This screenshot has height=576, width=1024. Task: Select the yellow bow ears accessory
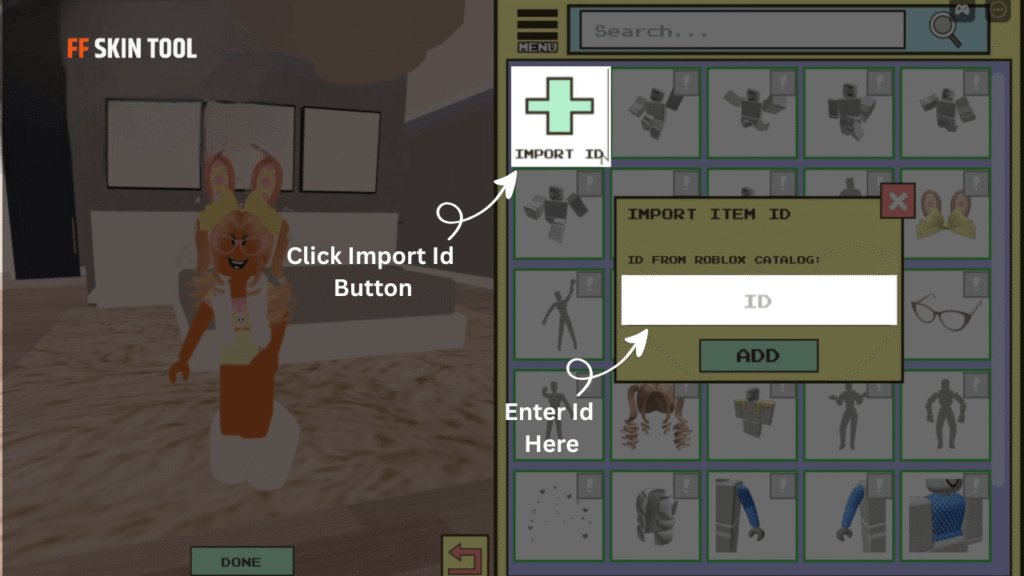click(x=945, y=214)
